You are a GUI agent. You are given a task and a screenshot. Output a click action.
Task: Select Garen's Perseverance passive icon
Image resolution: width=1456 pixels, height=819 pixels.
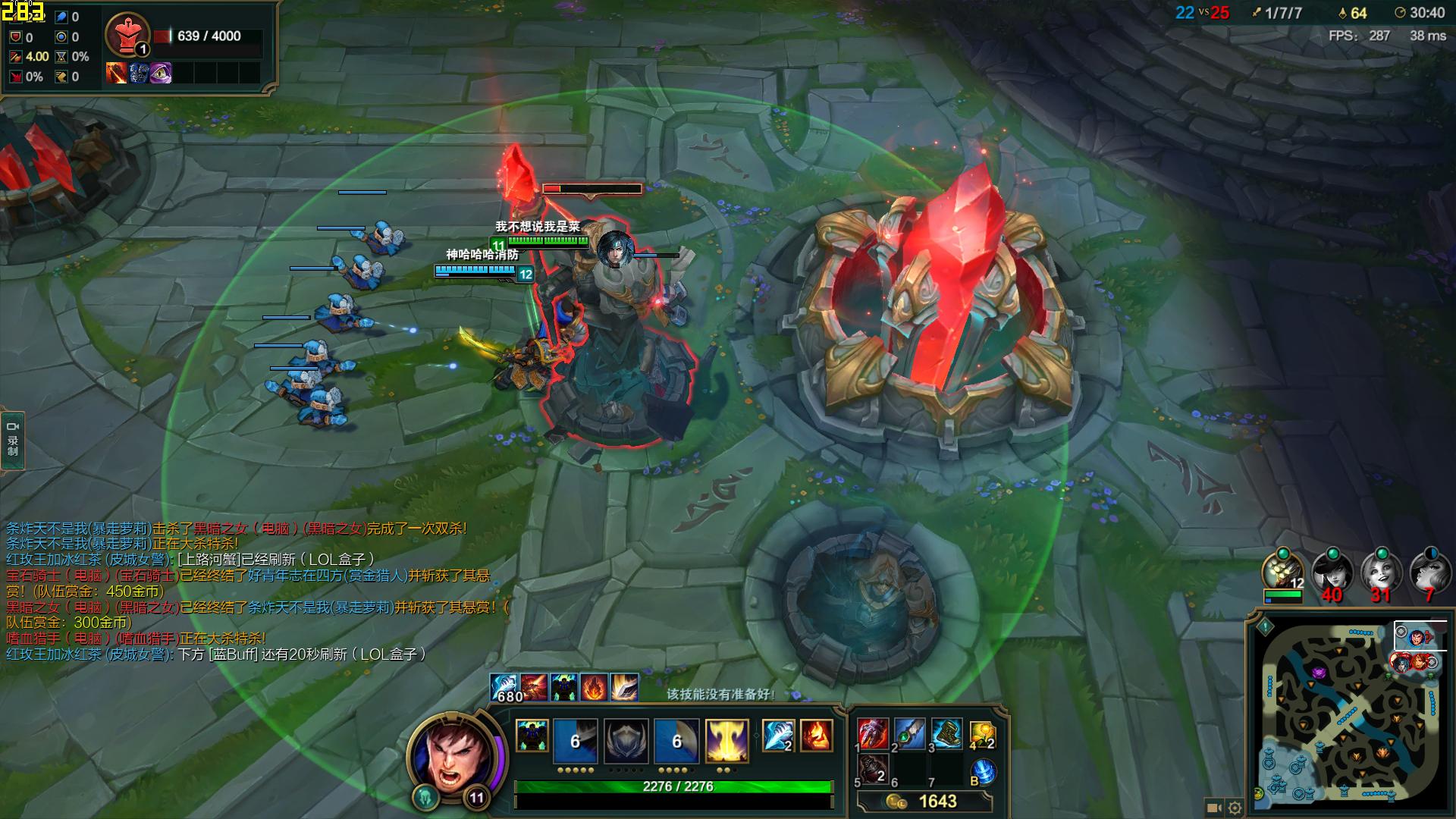click(532, 736)
